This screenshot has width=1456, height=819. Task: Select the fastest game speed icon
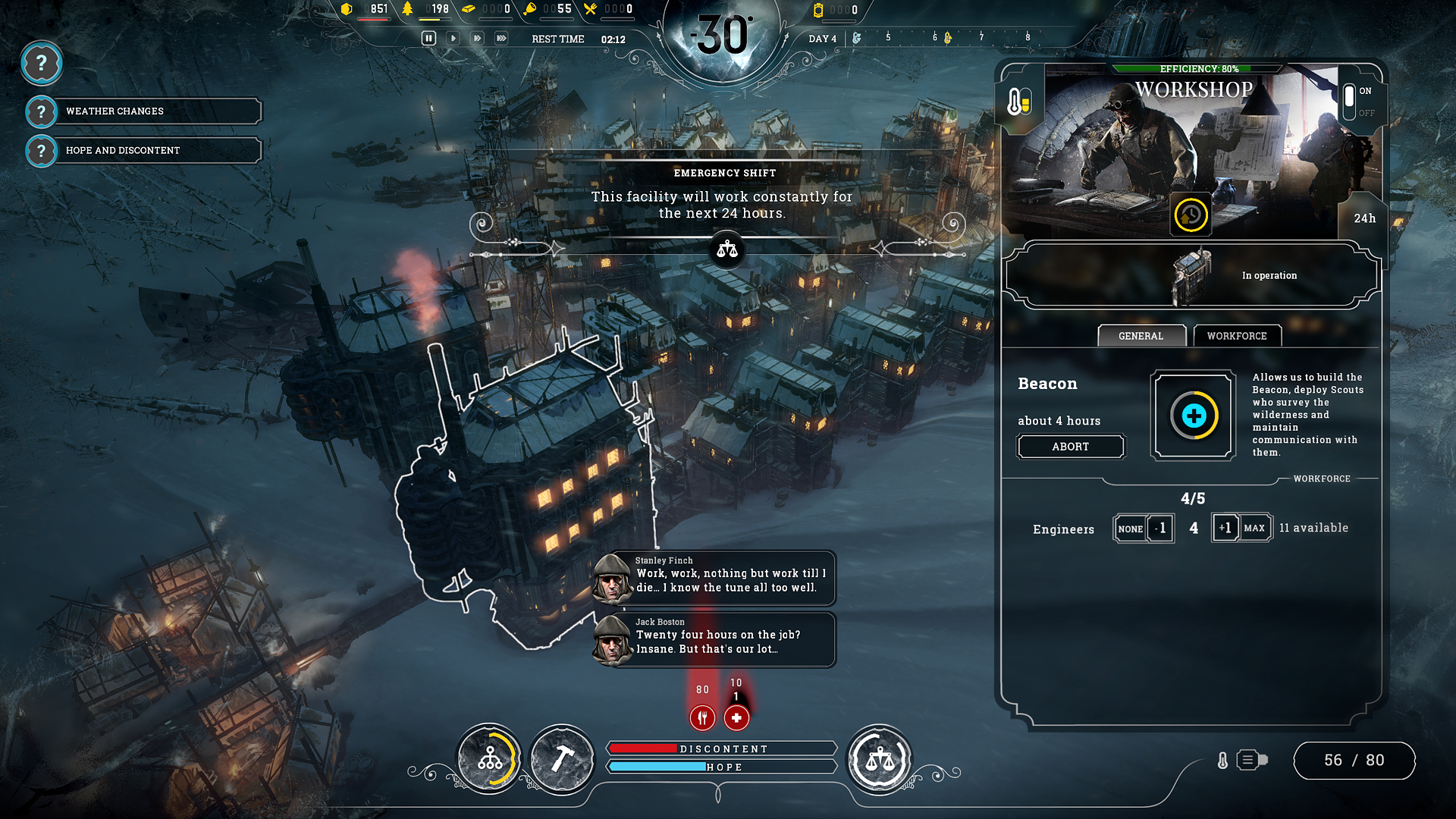point(501,38)
